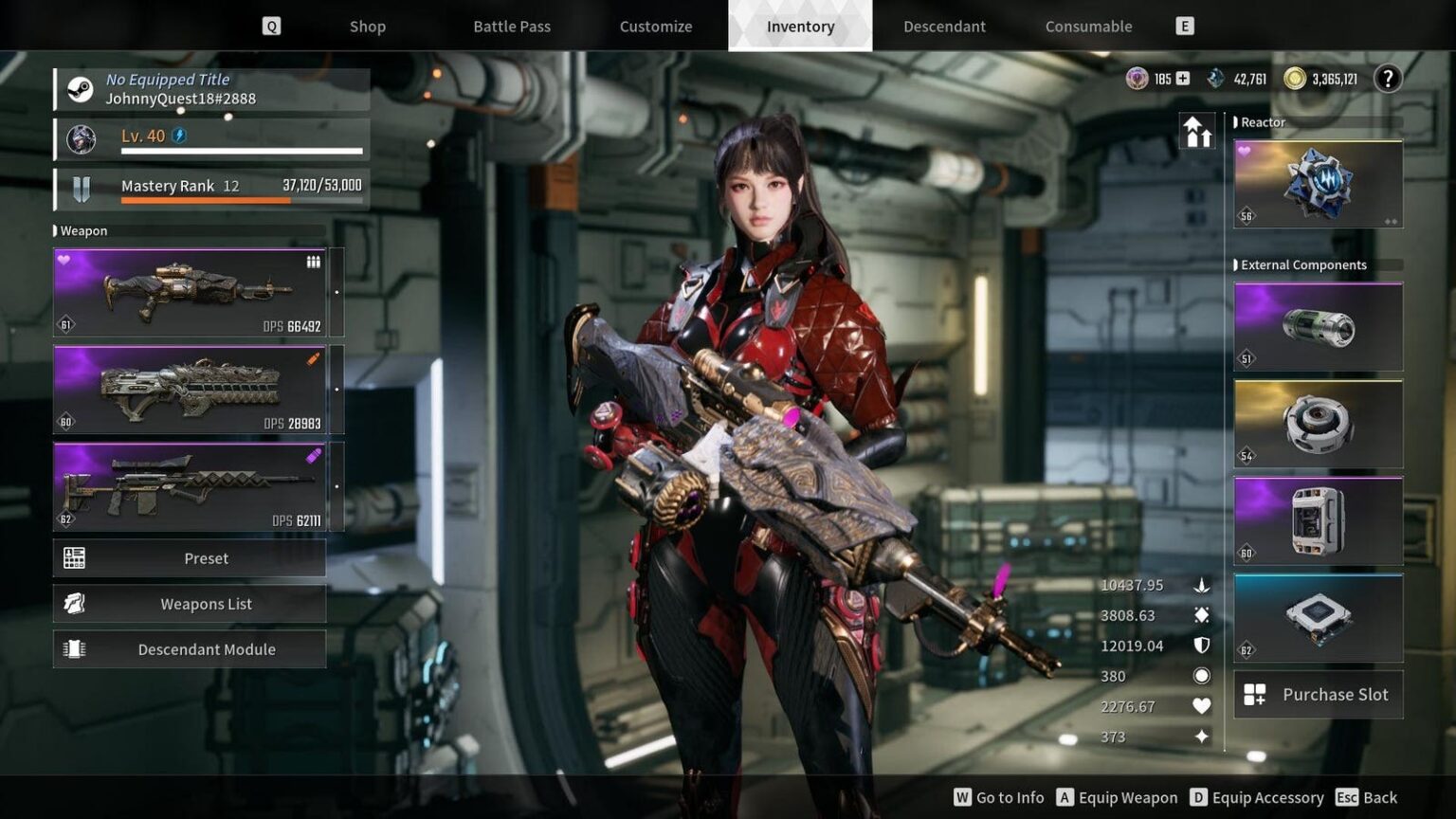
Task: Open the Weapons List
Action: point(206,603)
